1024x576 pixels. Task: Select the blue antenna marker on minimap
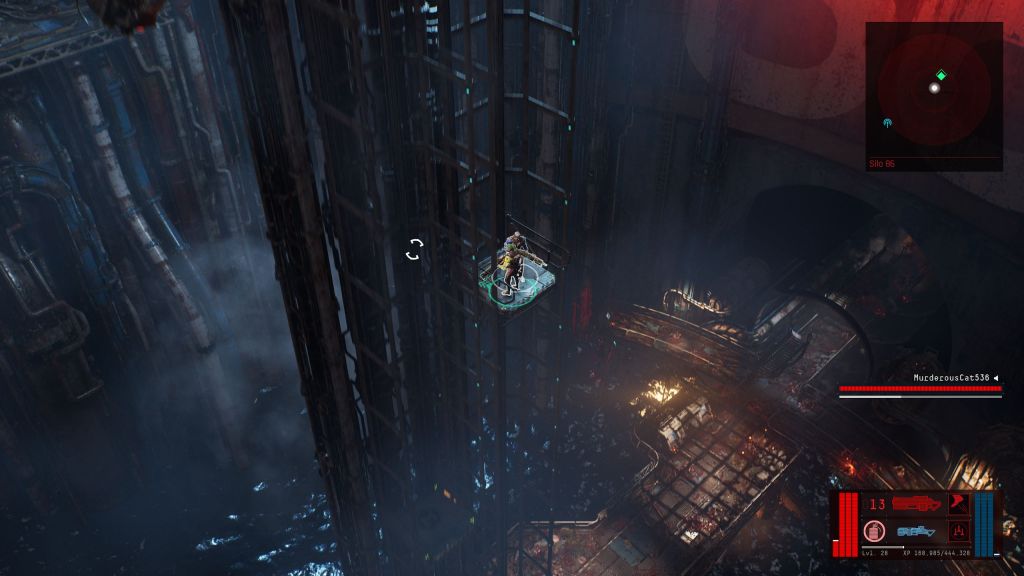[x=888, y=123]
